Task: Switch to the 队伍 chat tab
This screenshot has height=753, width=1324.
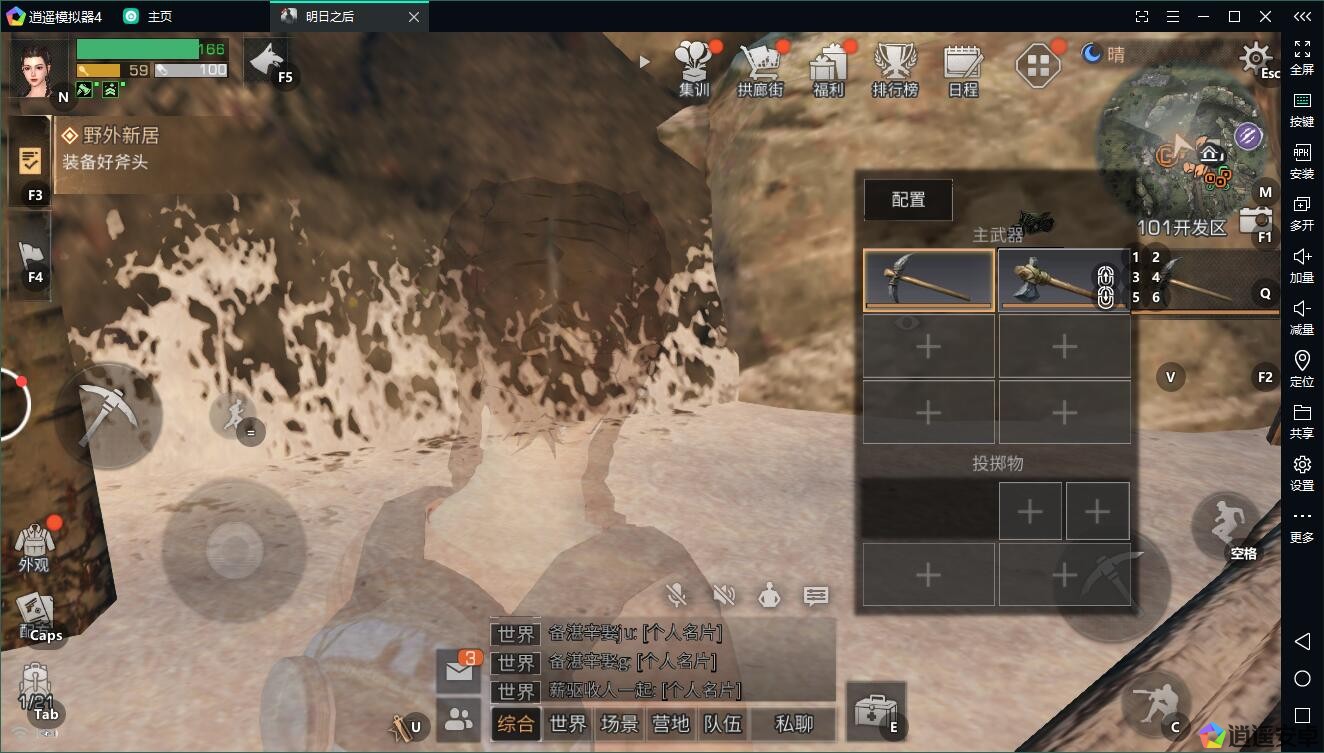Action: [x=722, y=724]
